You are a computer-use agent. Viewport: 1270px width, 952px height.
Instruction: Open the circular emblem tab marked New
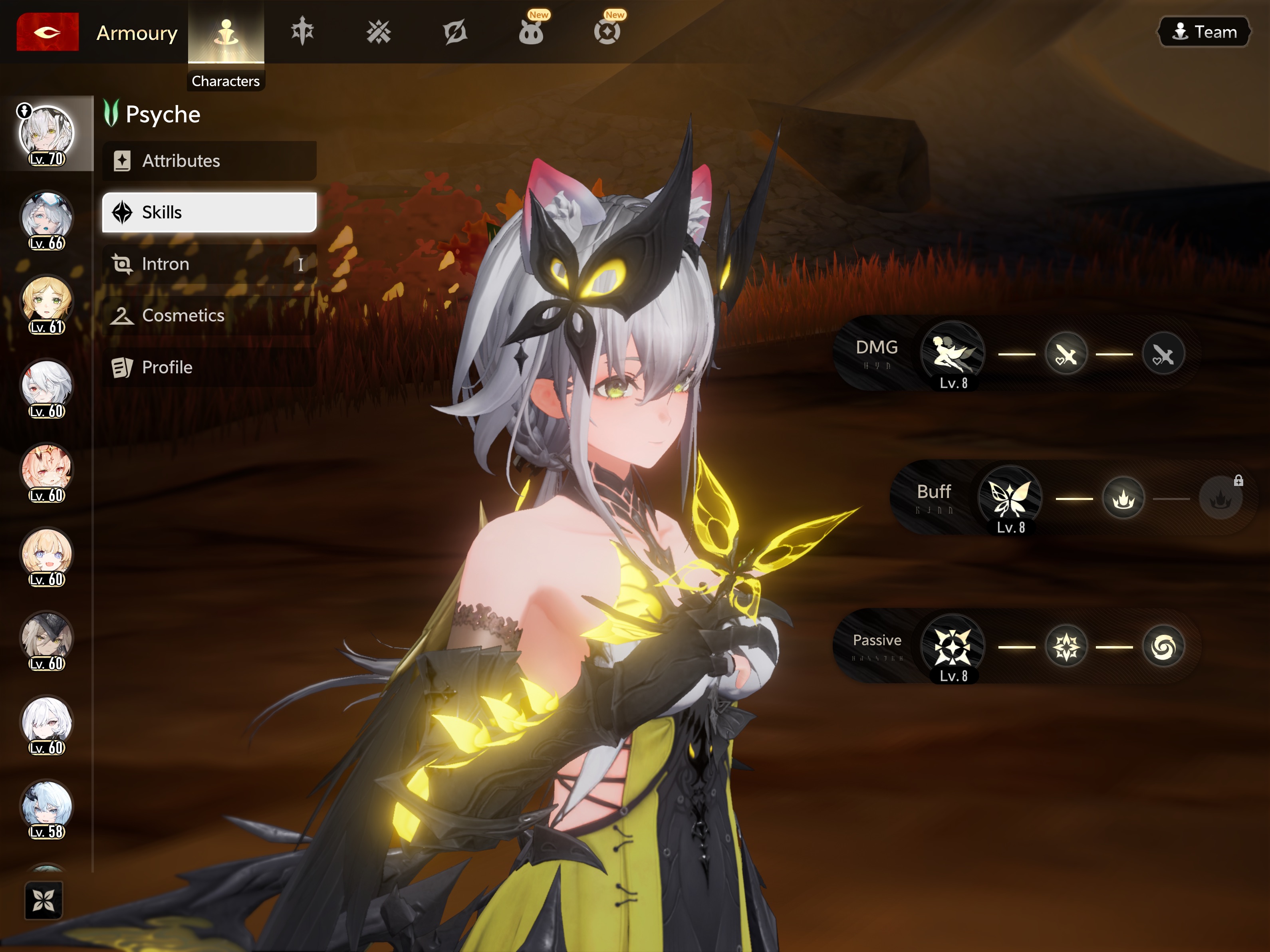pyautogui.click(x=607, y=32)
